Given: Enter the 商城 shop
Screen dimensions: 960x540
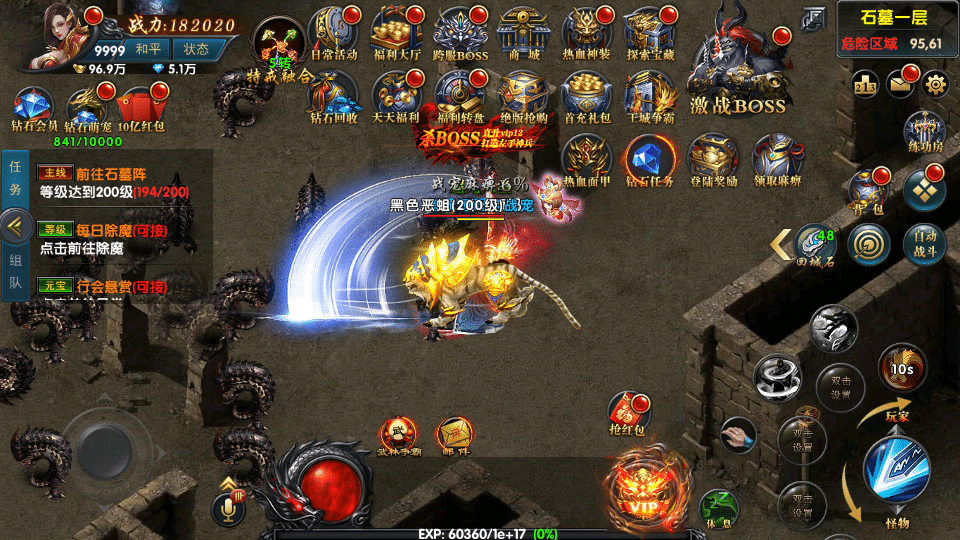Looking at the screenshot, I should (523, 32).
